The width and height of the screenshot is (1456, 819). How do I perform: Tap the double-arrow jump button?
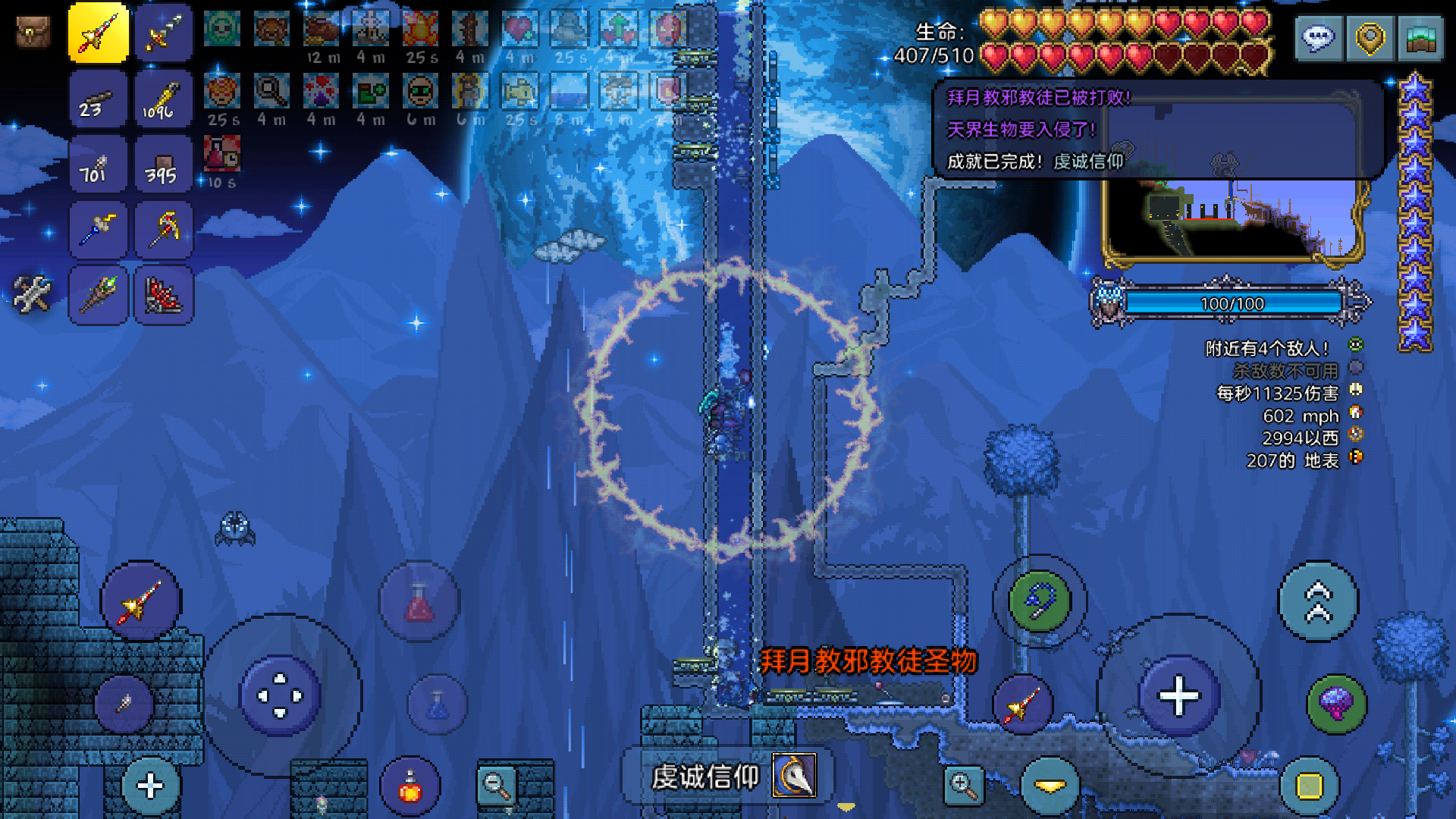pos(1319,601)
